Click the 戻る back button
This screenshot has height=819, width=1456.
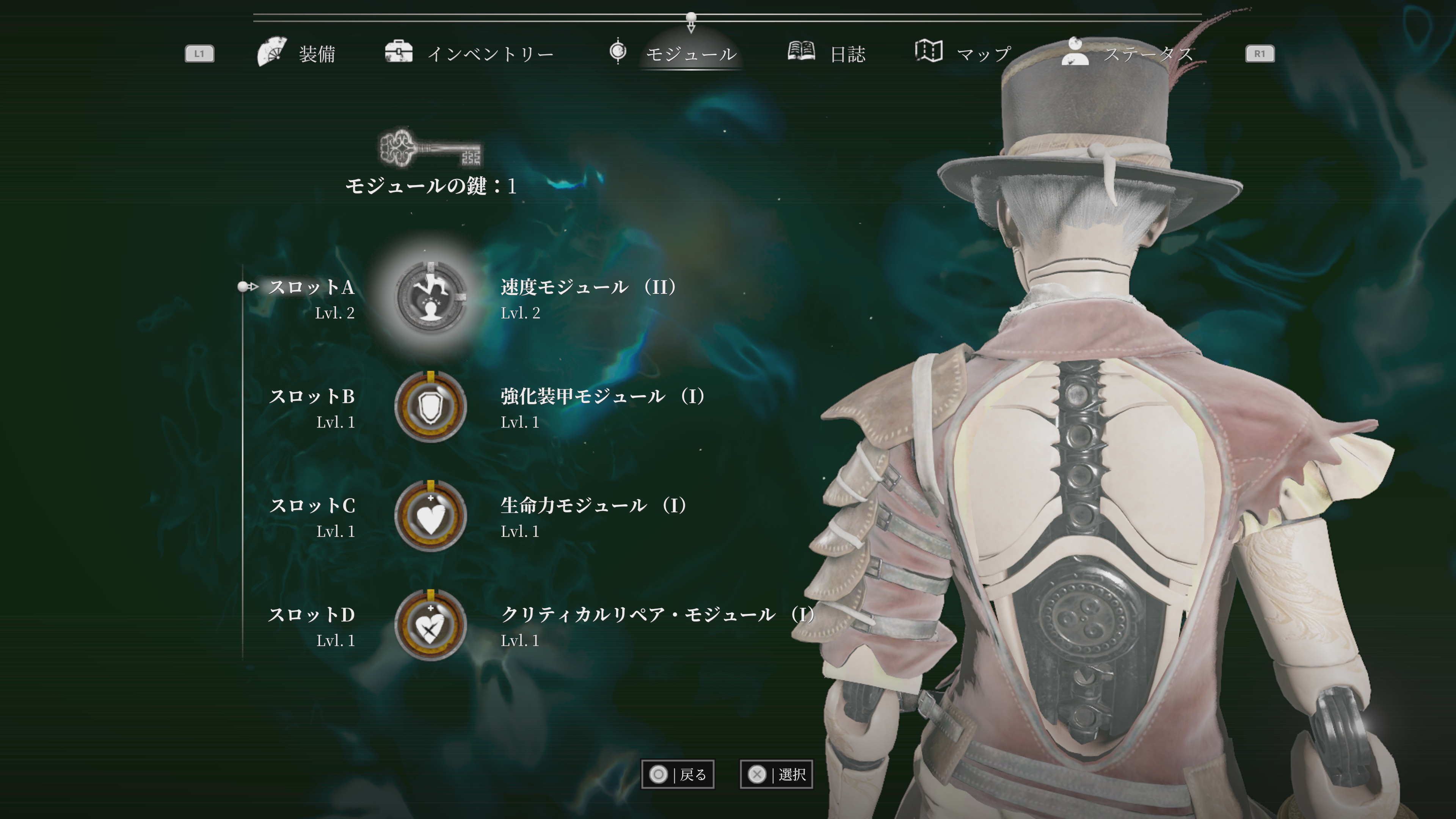[x=678, y=774]
